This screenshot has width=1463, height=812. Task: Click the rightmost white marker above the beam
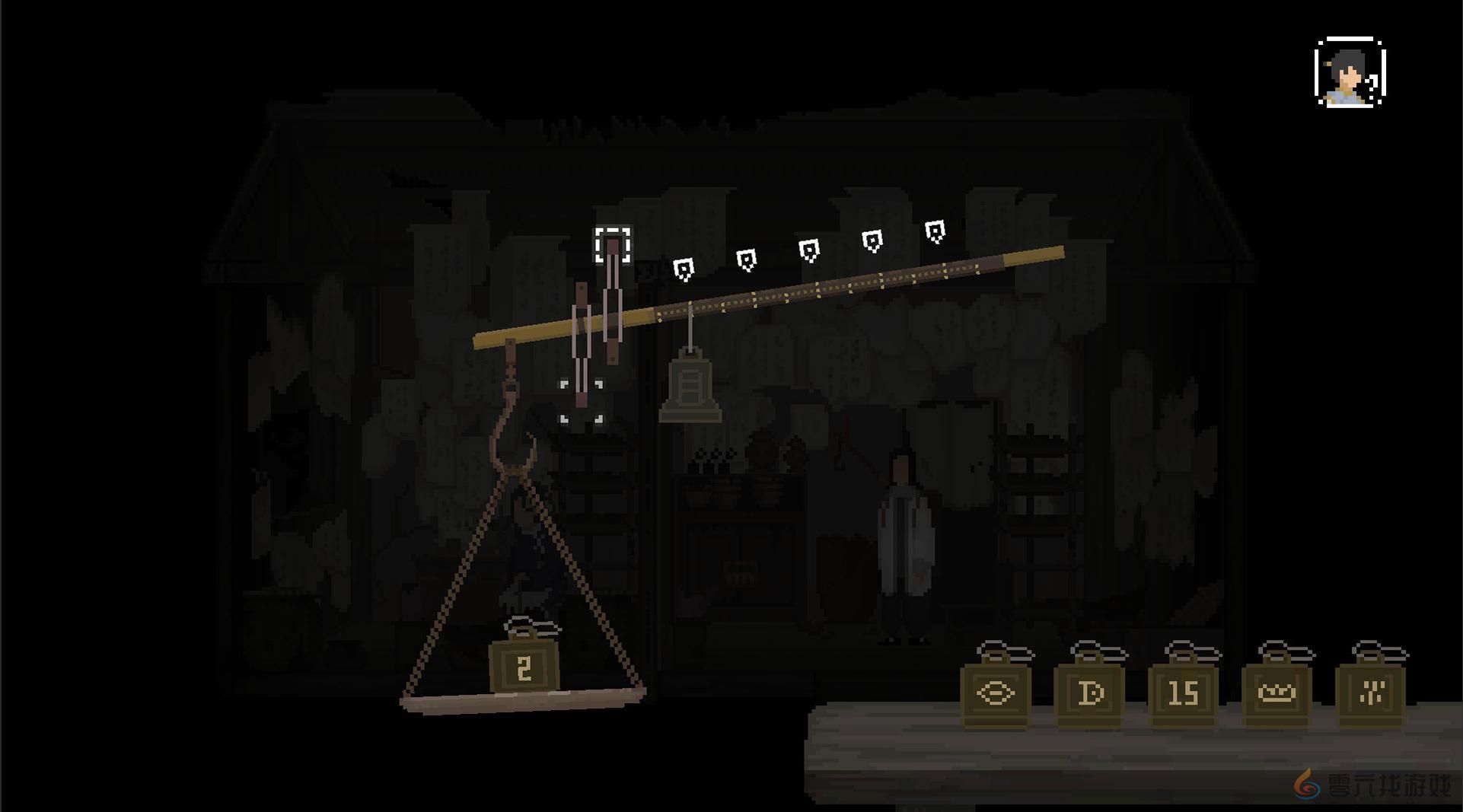(936, 230)
